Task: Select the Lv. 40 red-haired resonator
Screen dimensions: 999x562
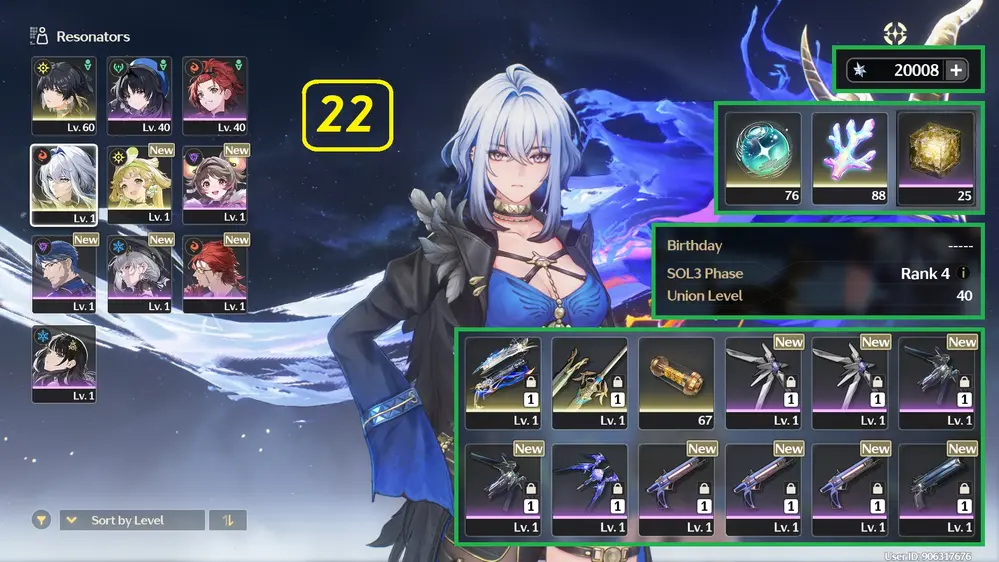Action: pyautogui.click(x=214, y=95)
